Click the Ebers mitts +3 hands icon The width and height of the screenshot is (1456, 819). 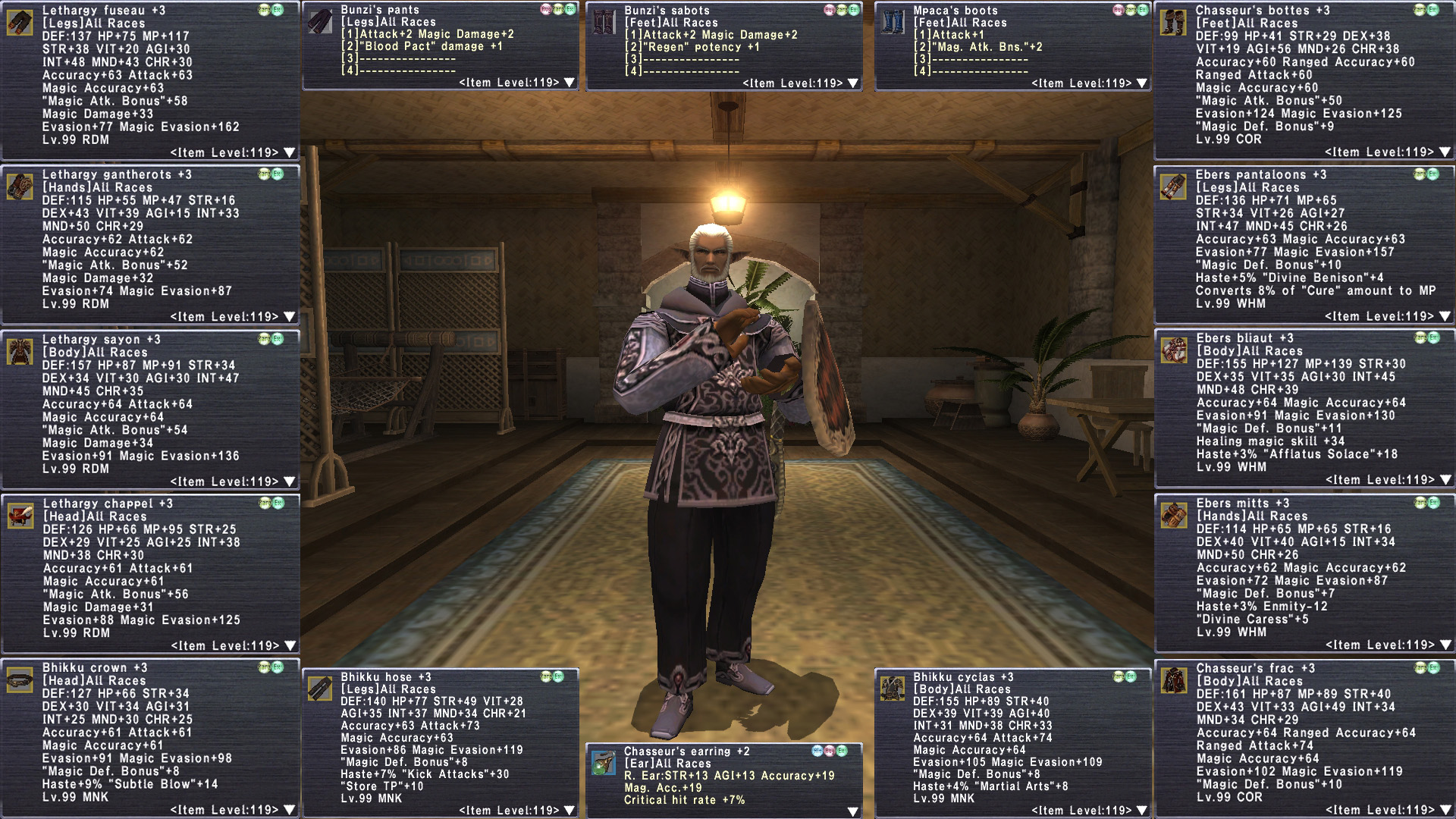[1174, 515]
